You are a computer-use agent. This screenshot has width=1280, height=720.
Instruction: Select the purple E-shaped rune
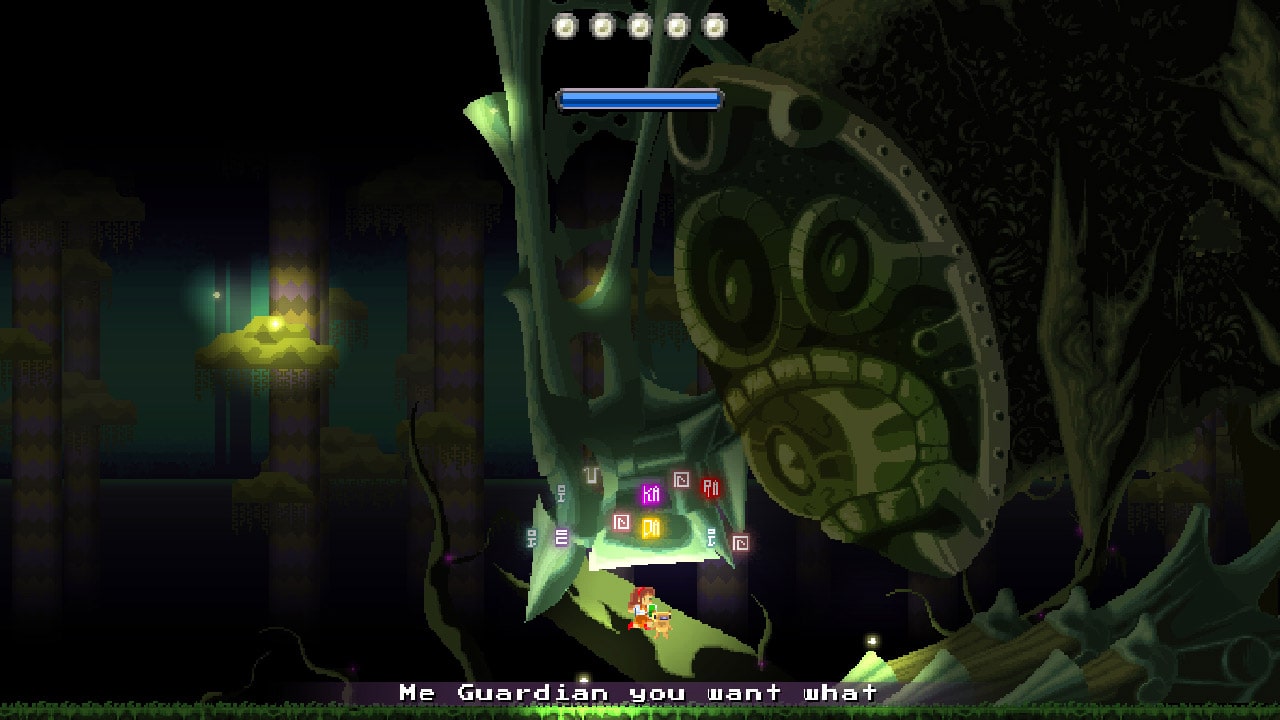click(562, 536)
